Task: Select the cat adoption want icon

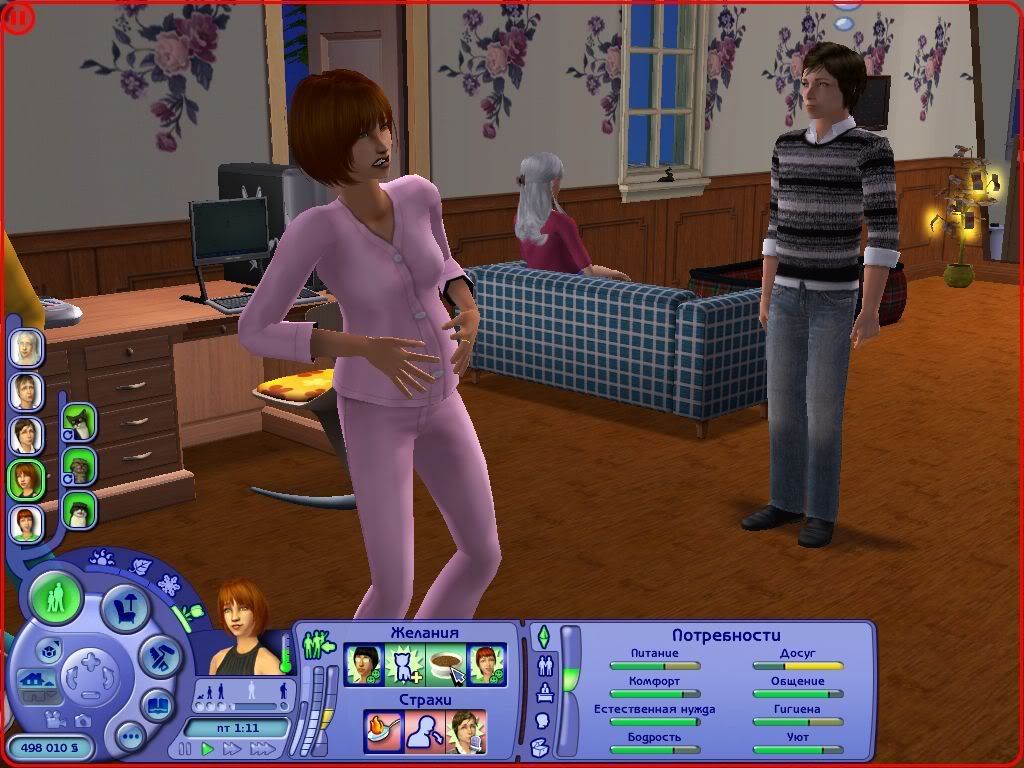Action: pyautogui.click(x=405, y=664)
